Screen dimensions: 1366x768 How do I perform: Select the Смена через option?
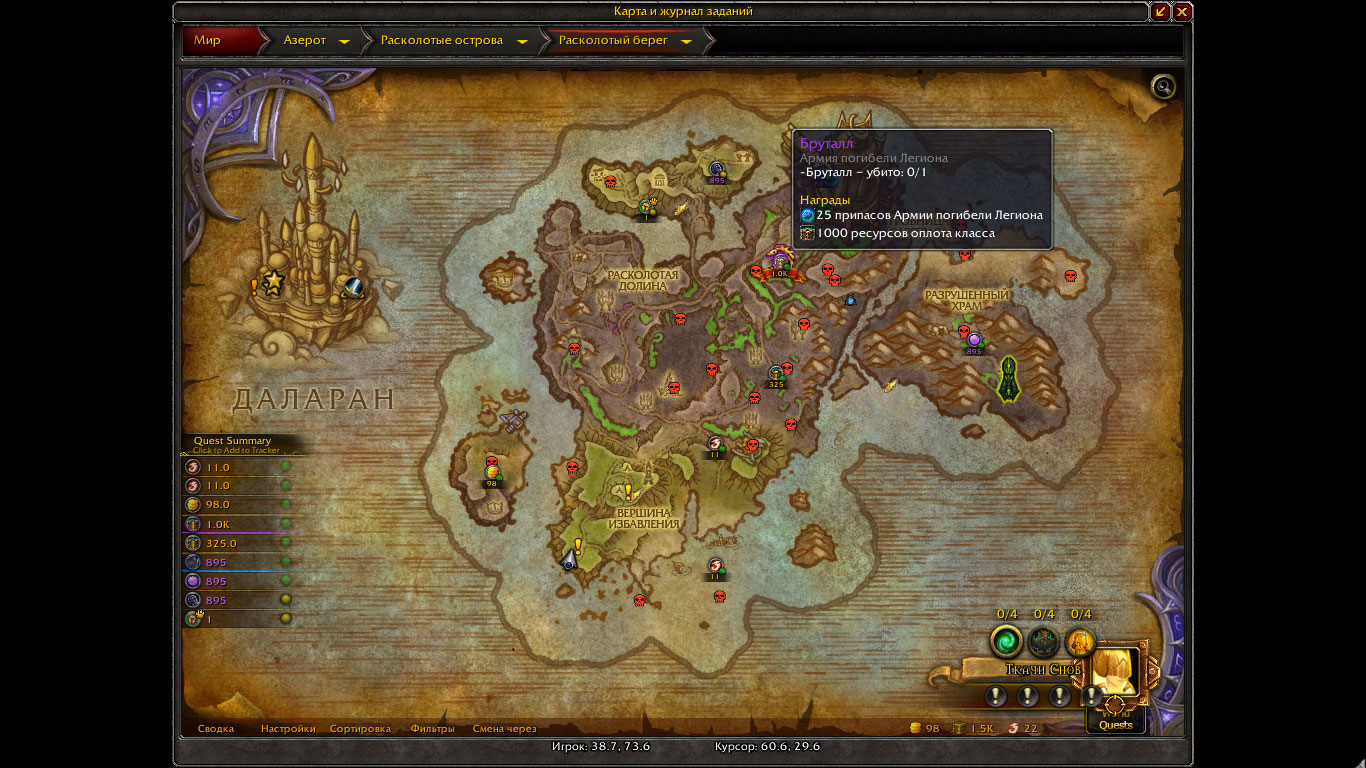tap(504, 729)
